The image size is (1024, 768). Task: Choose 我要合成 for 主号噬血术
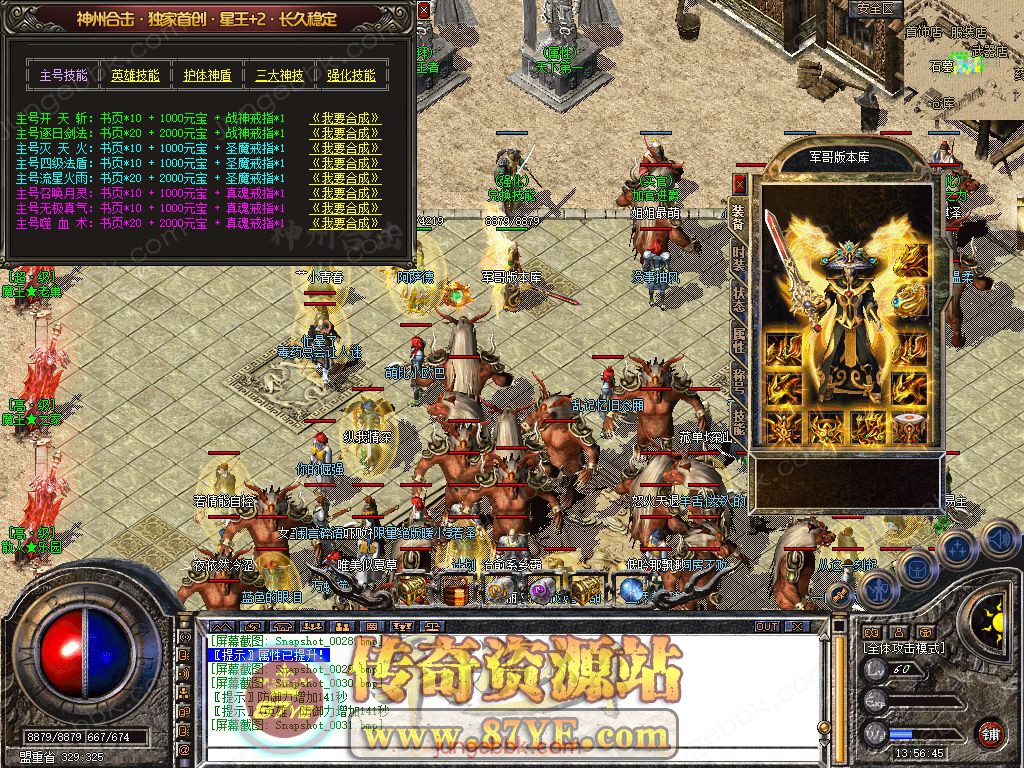coord(345,223)
